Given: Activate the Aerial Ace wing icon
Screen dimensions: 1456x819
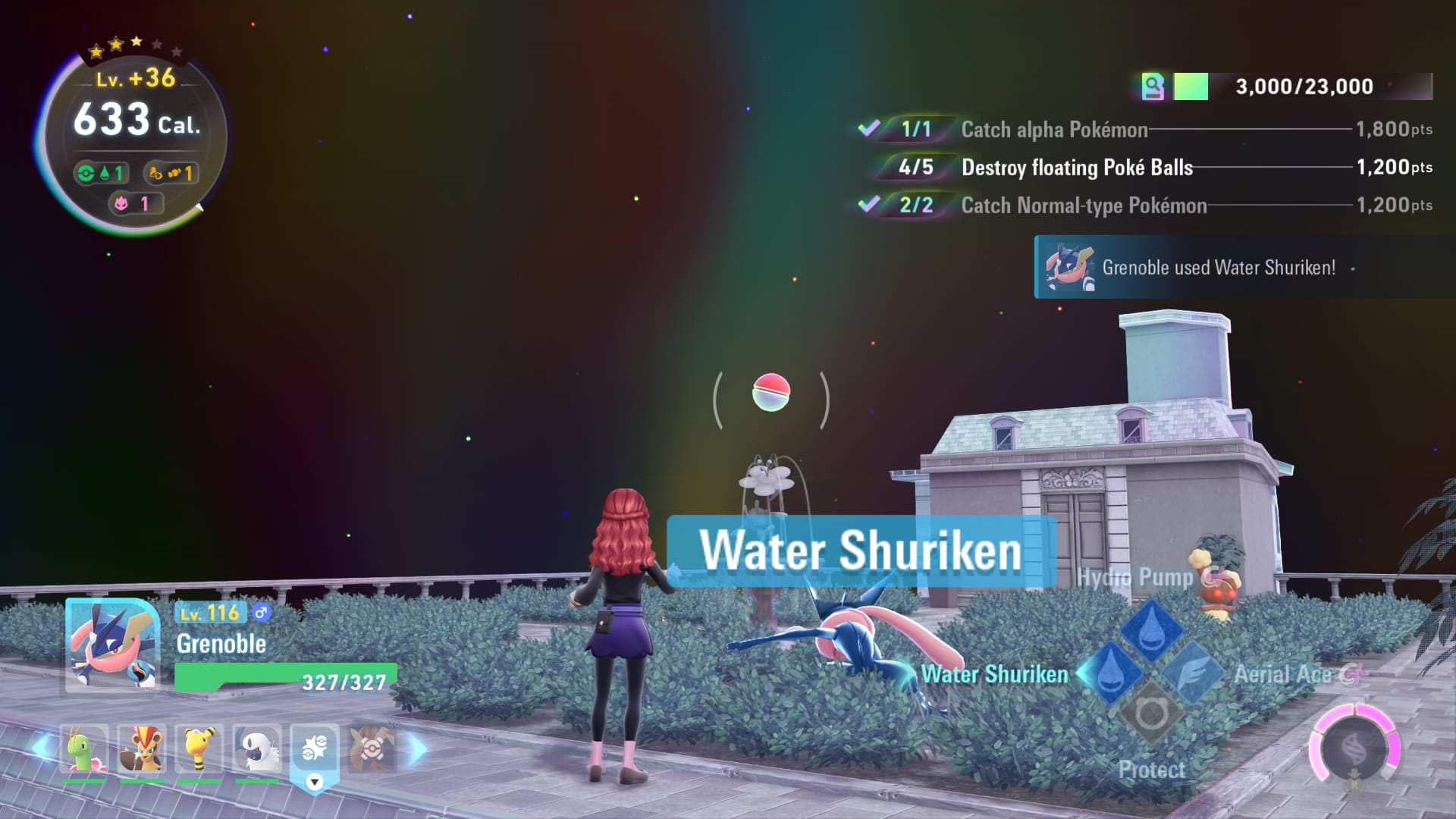Looking at the screenshot, I should 1191,673.
